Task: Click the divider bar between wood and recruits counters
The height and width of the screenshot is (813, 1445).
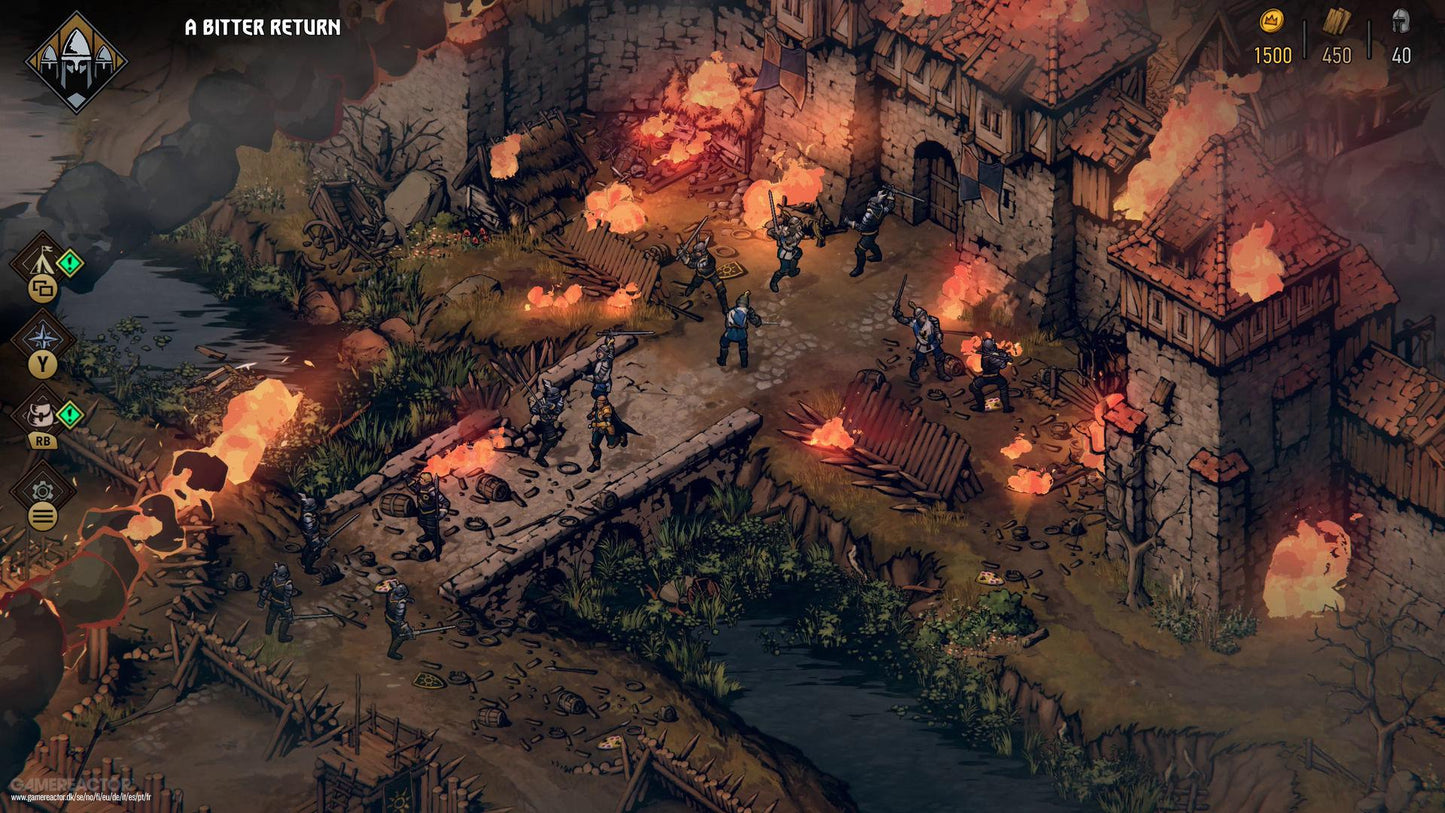Action: [x=1369, y=39]
